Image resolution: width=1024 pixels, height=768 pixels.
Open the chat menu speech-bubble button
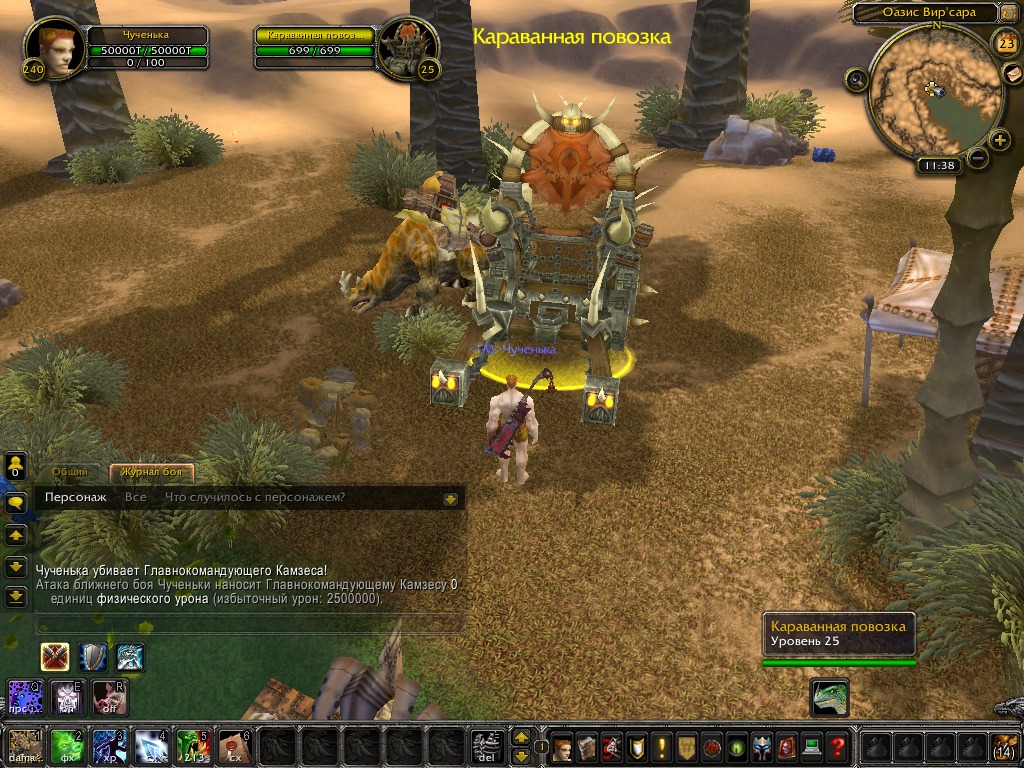pos(15,504)
